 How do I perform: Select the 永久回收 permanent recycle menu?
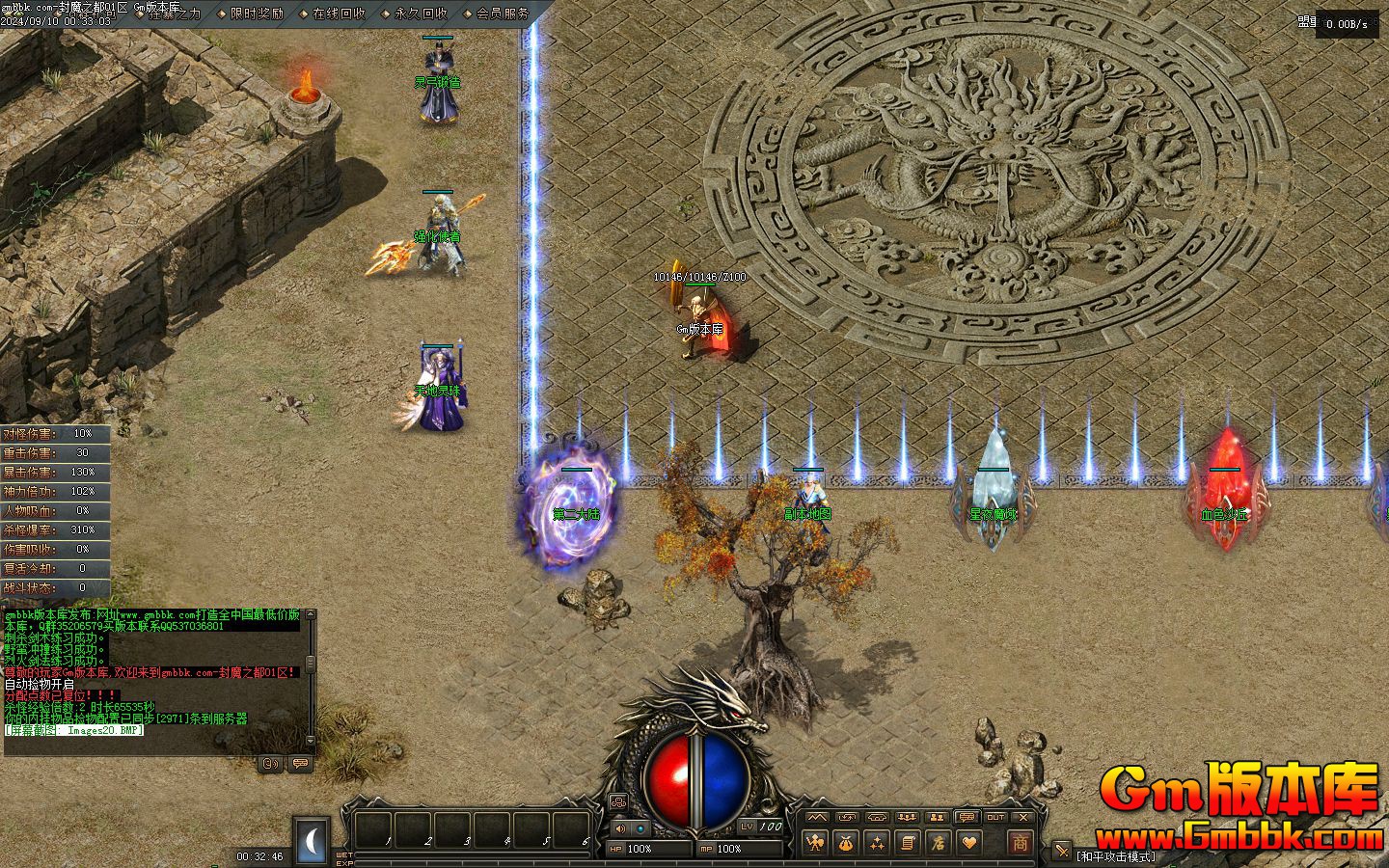pos(421,14)
